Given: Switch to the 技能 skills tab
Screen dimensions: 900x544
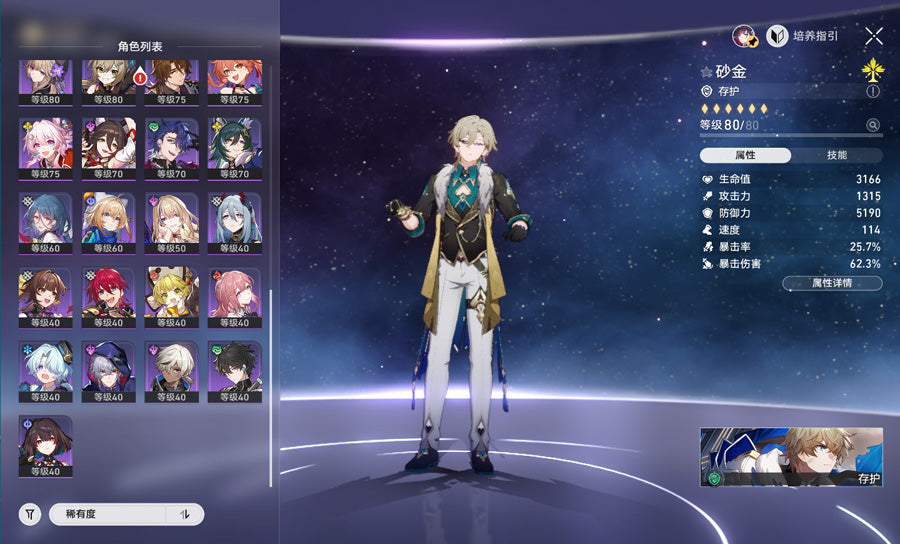Looking at the screenshot, I should 837,155.
